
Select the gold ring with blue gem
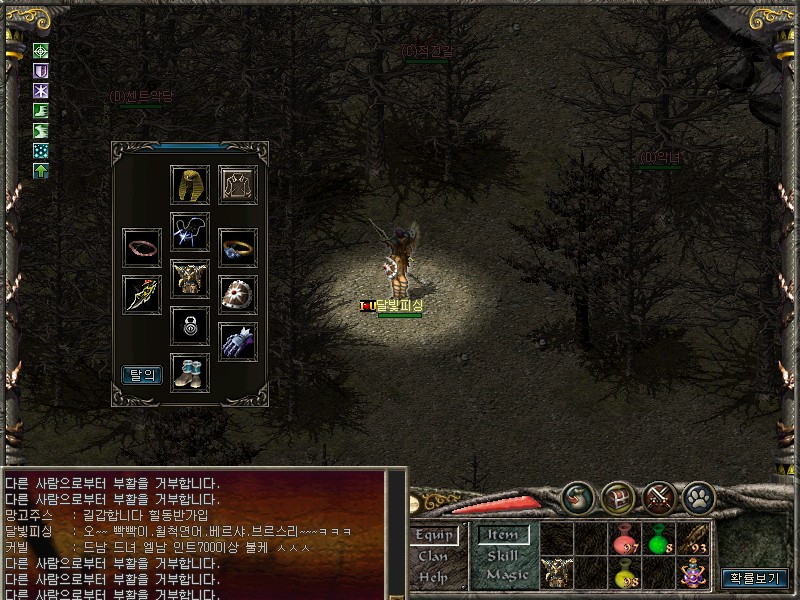tap(238, 247)
